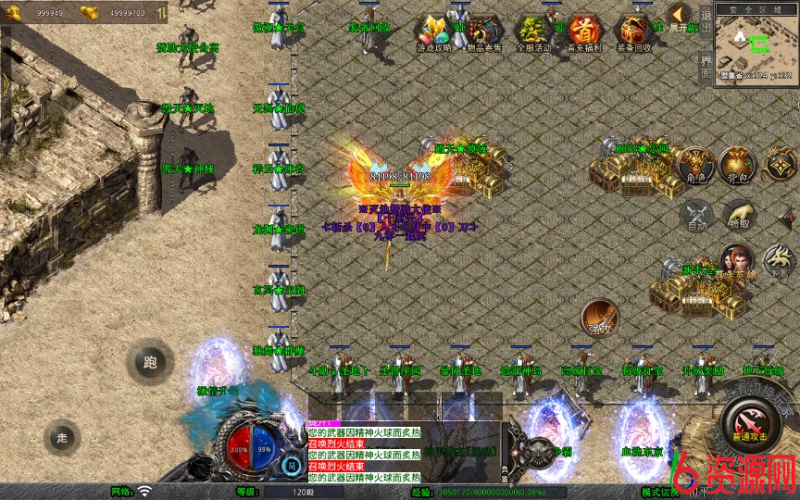Tap the 拾取 pickup hand button

(739, 214)
